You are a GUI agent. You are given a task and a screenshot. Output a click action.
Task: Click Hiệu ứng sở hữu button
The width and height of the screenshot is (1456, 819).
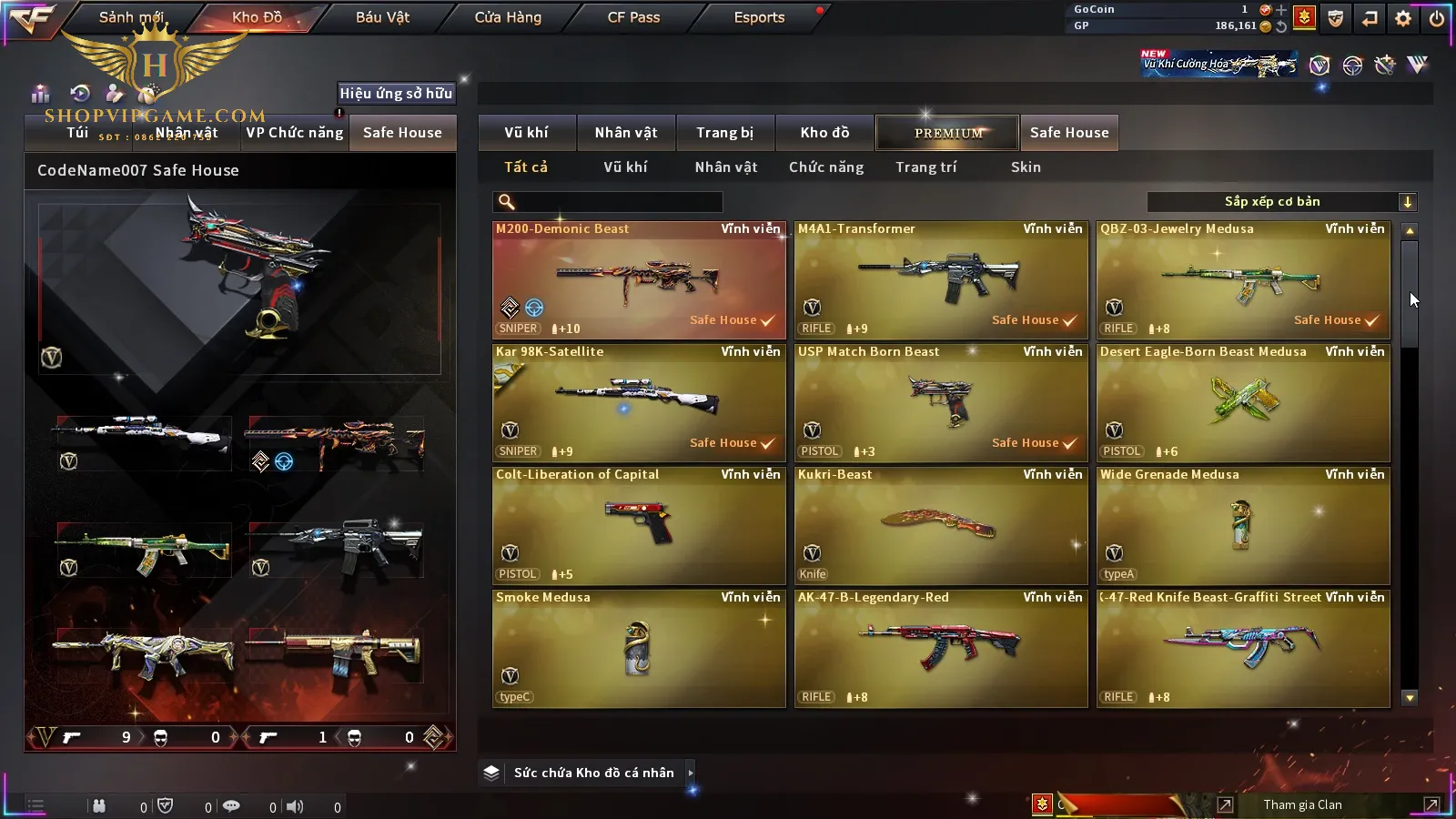pos(396,93)
